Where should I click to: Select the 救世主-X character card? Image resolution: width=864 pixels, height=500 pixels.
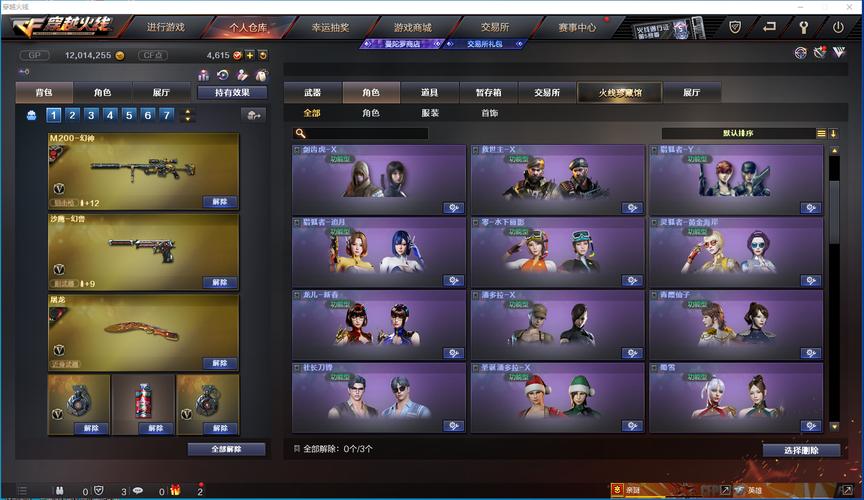[x=557, y=180]
